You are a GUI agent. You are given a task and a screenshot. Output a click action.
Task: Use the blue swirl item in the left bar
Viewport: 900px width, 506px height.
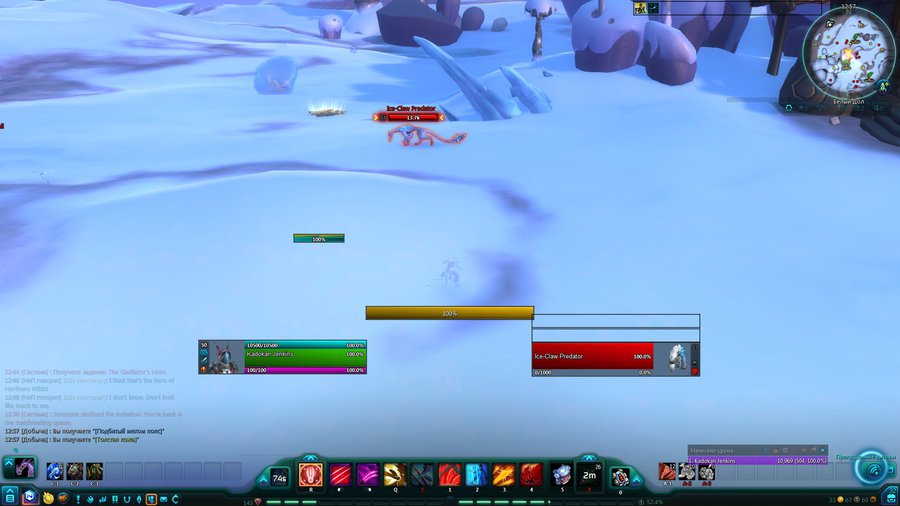tap(55, 470)
